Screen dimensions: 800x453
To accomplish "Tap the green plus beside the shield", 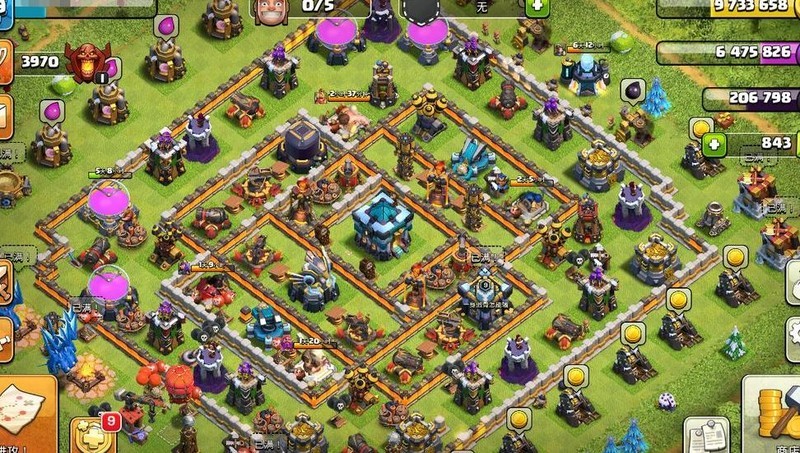I will (537, 6).
